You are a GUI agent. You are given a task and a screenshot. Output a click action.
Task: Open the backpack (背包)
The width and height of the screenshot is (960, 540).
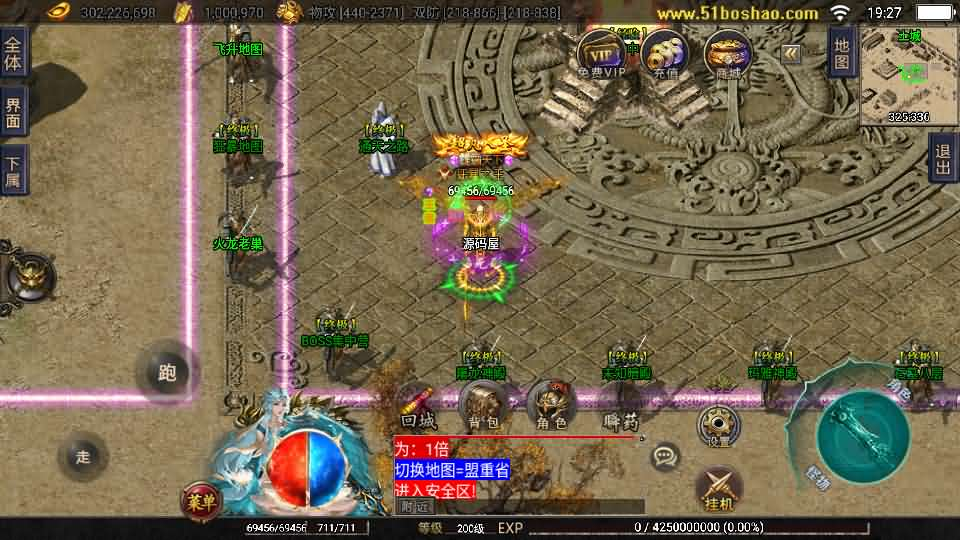coord(483,407)
